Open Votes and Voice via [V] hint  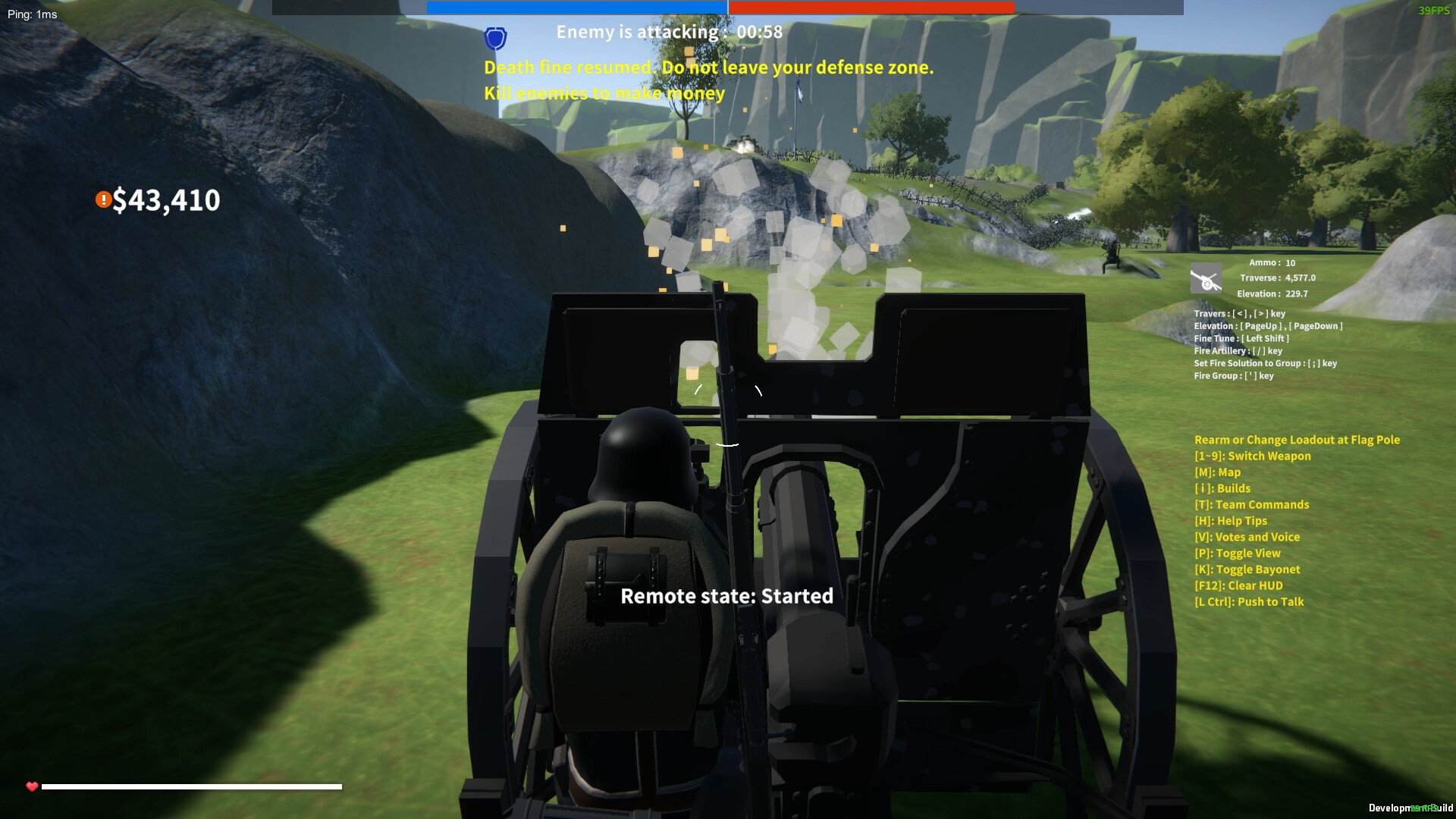[1247, 537]
